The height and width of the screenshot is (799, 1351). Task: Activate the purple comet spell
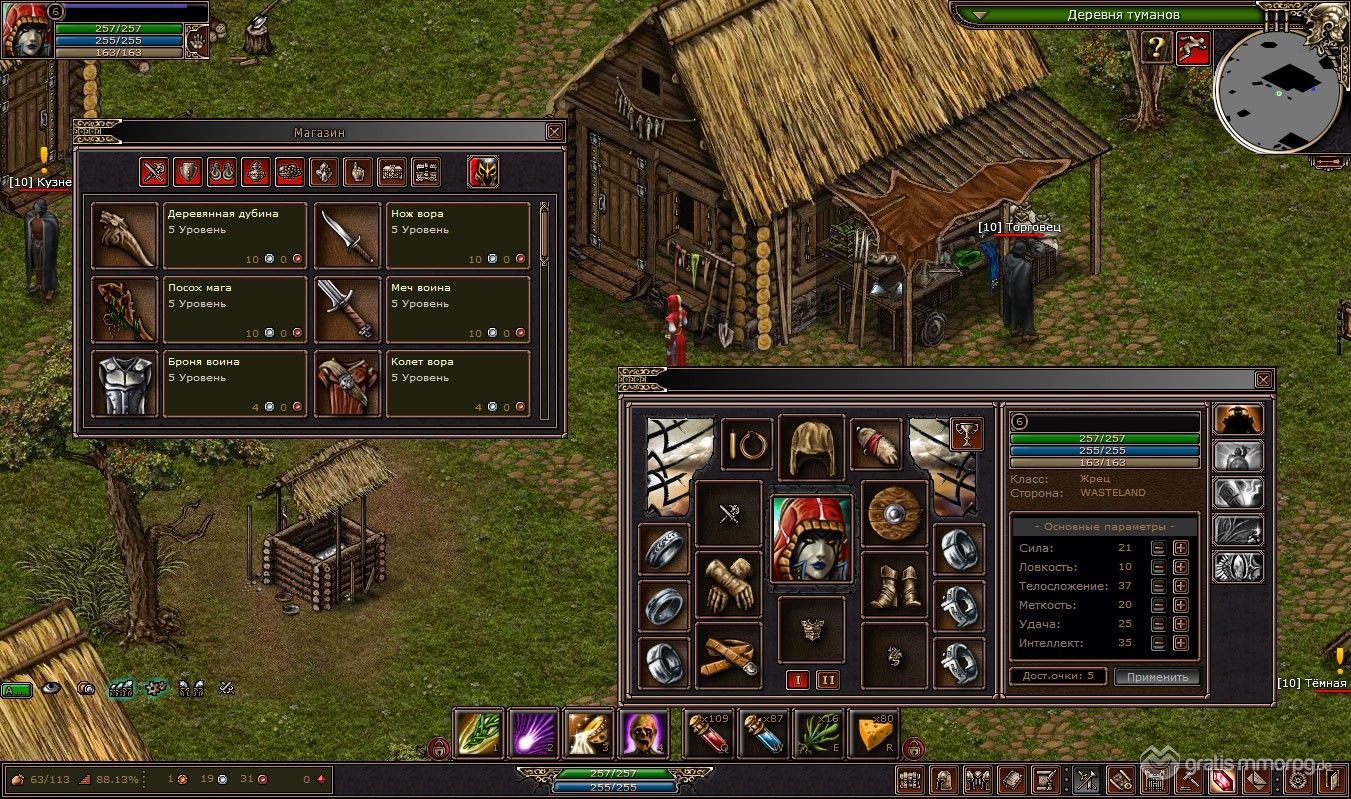click(x=533, y=736)
